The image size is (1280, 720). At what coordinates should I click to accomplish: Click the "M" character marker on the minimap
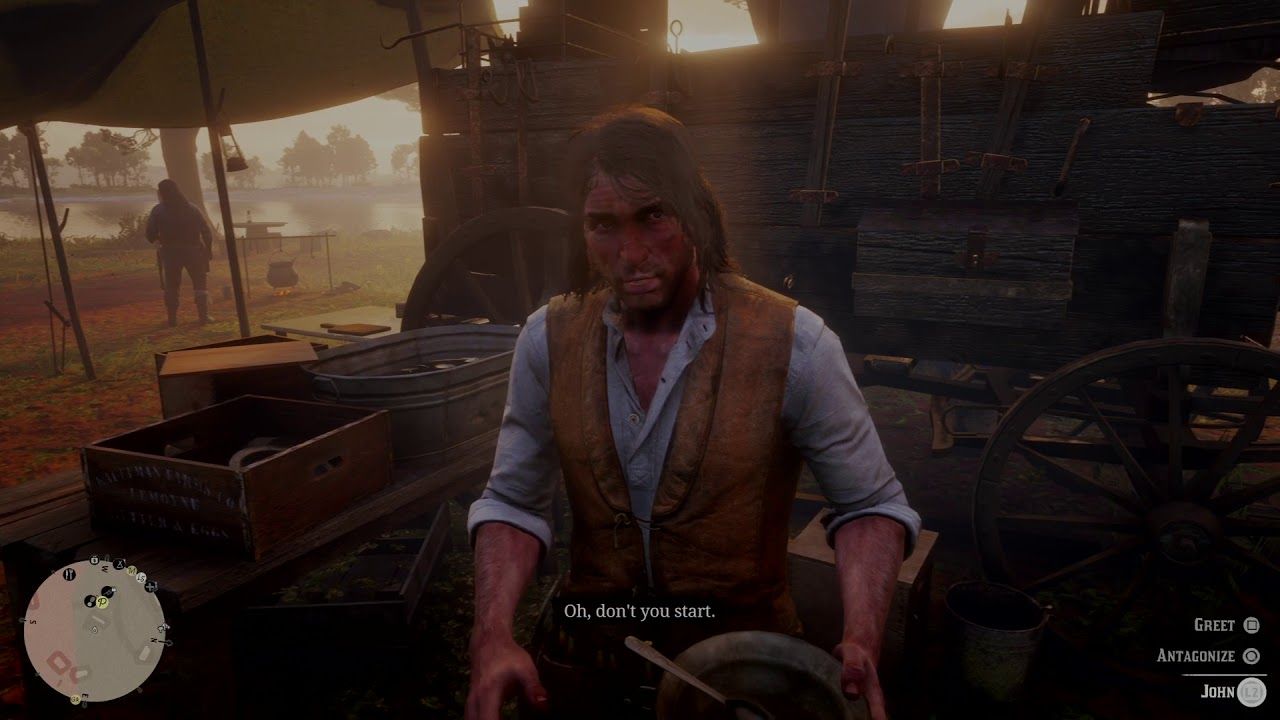click(131, 571)
